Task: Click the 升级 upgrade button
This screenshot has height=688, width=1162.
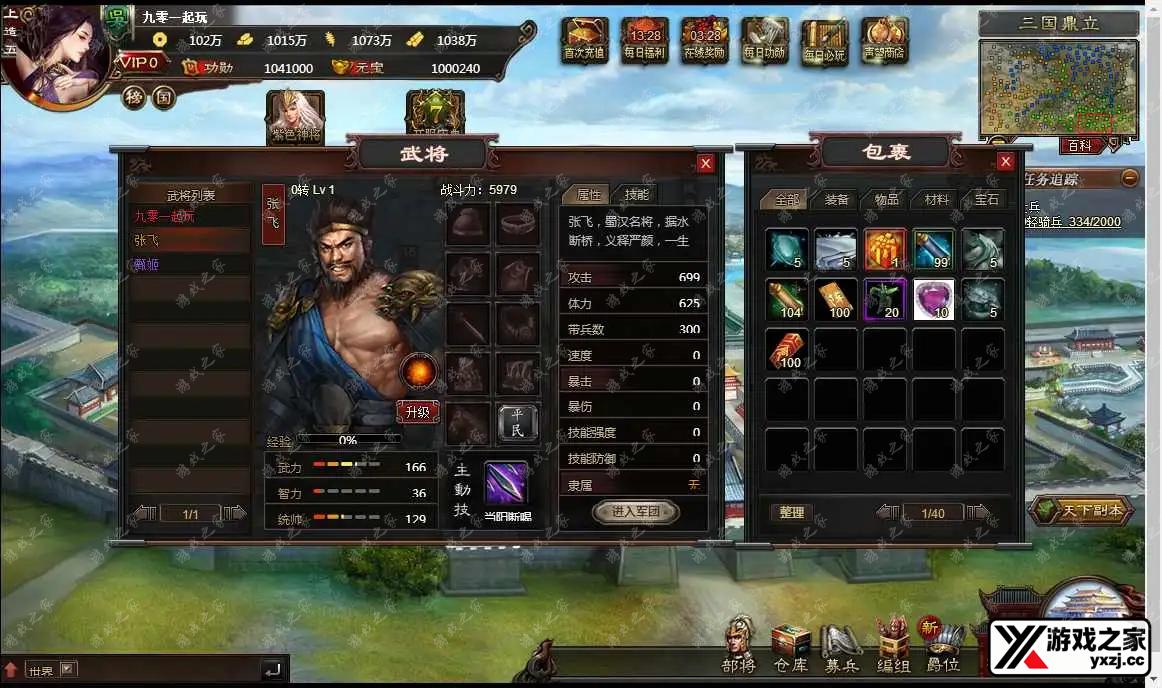Action: [417, 411]
